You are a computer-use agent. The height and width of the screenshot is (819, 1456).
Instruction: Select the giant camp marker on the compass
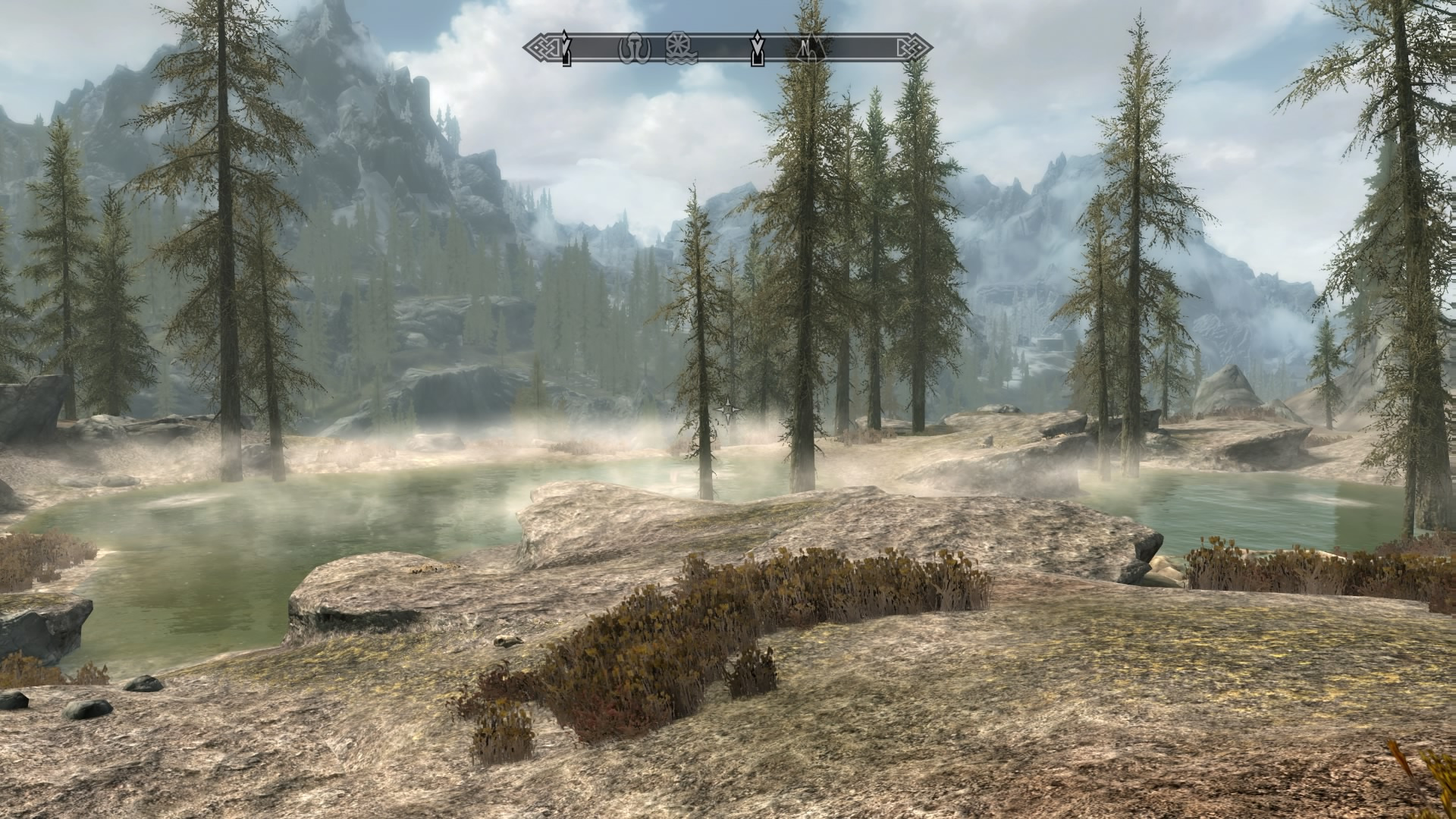[x=632, y=49]
